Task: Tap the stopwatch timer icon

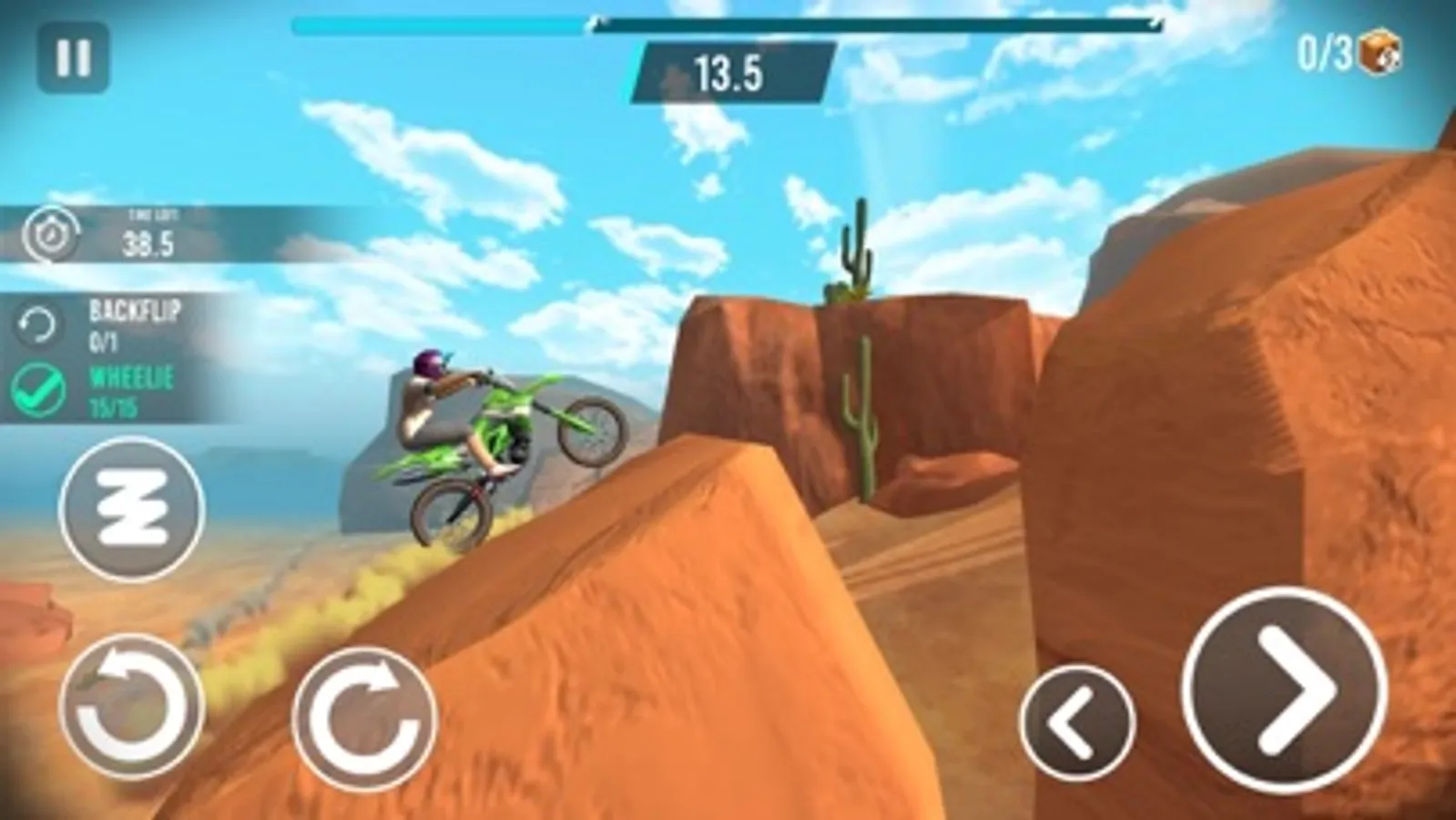Action: pos(52,231)
